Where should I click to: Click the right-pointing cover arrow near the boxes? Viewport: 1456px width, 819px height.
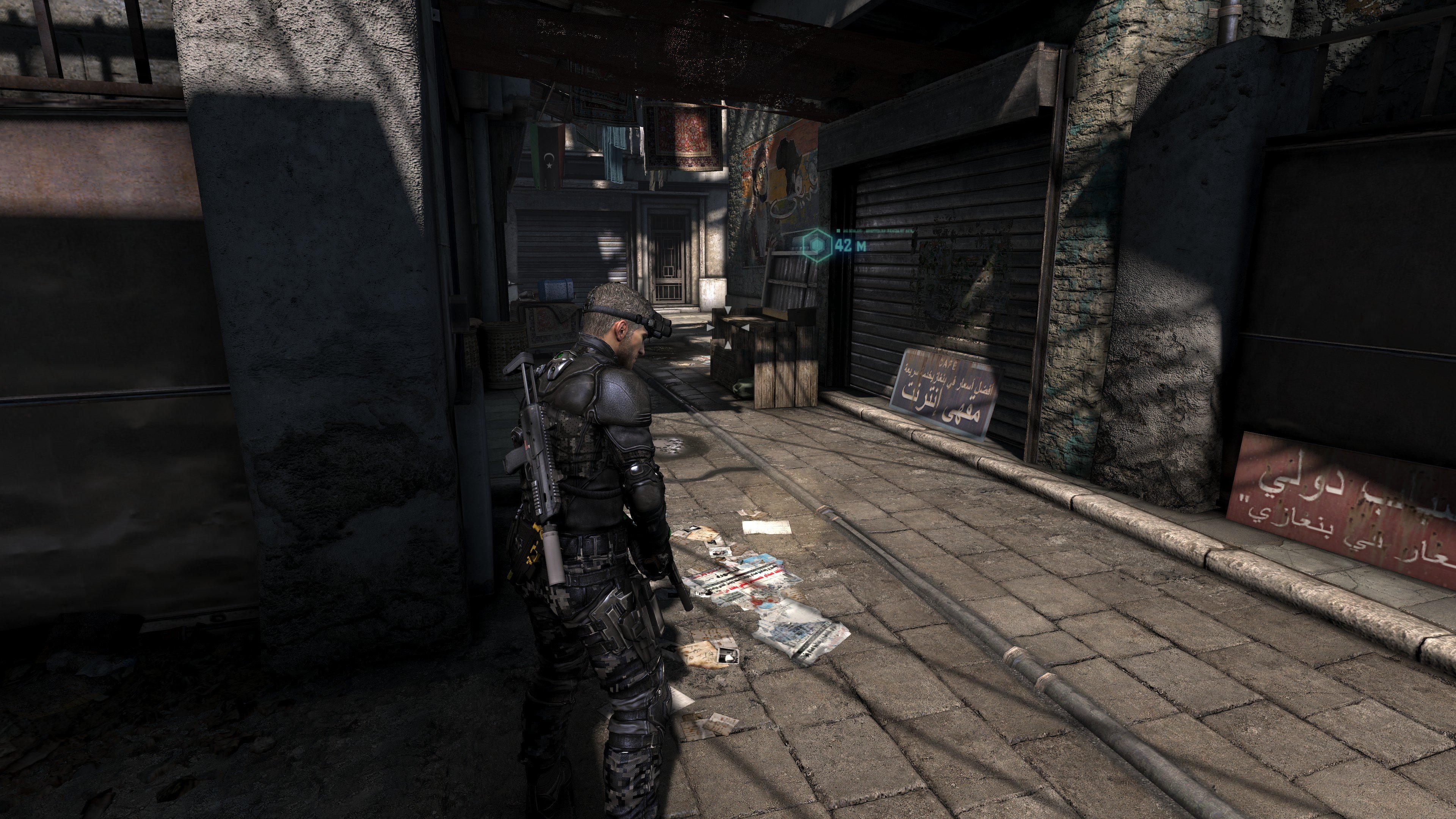(x=710, y=328)
